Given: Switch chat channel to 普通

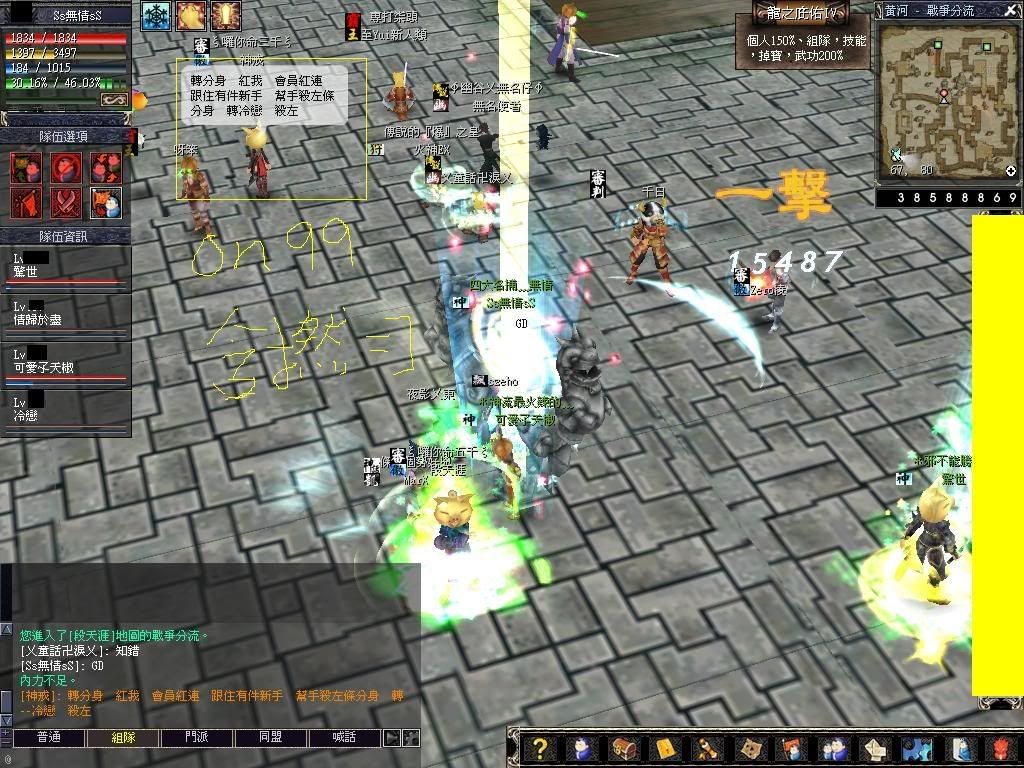Looking at the screenshot, I should pyautogui.click(x=49, y=738).
